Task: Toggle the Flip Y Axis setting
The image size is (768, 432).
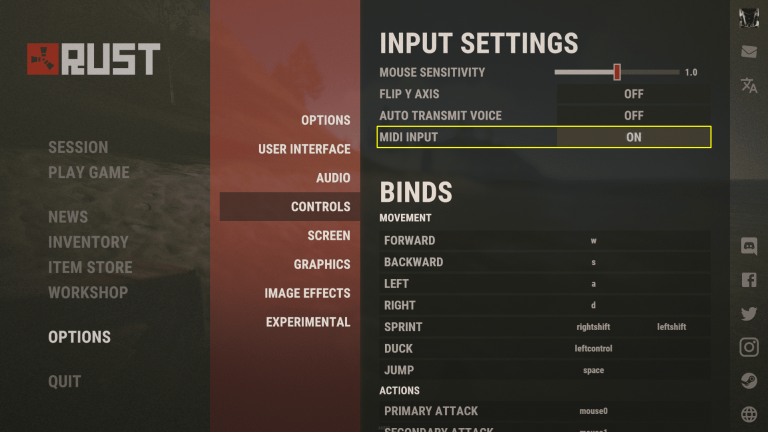Action: coord(633,94)
